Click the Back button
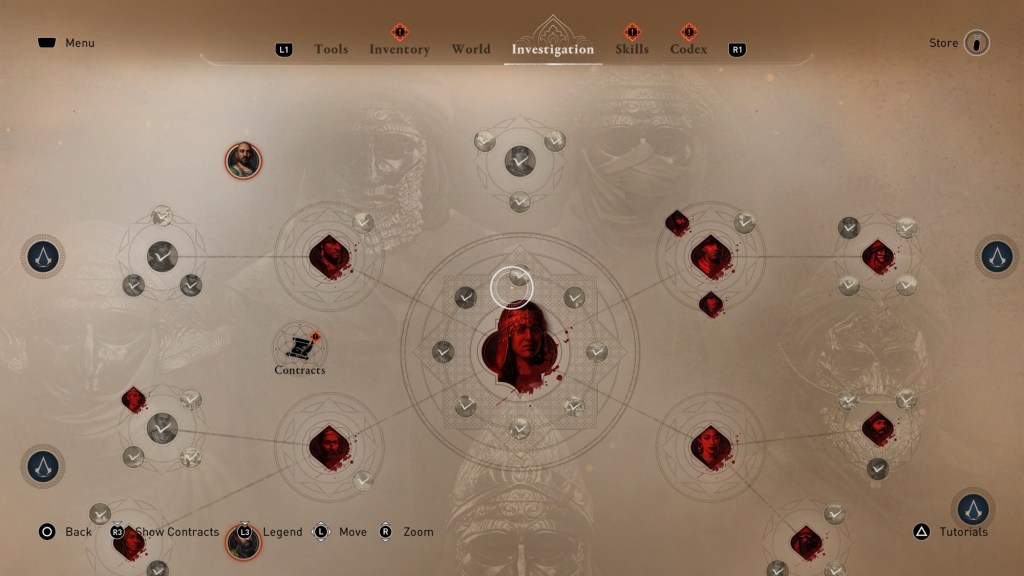The height and width of the screenshot is (576, 1024). click(x=66, y=532)
